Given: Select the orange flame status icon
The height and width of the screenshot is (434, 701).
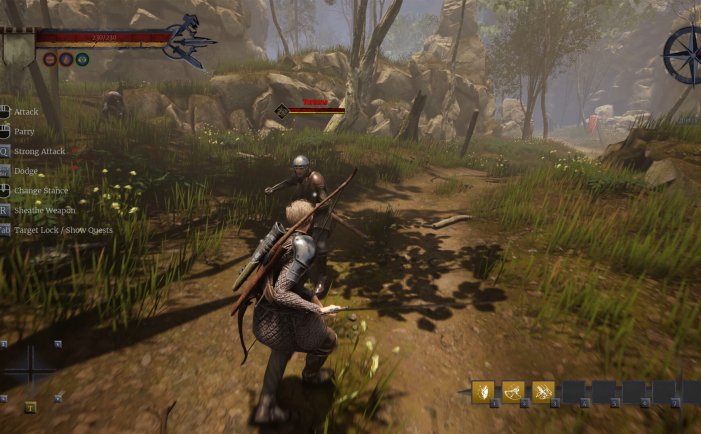Looking at the screenshot, I should point(65,59).
